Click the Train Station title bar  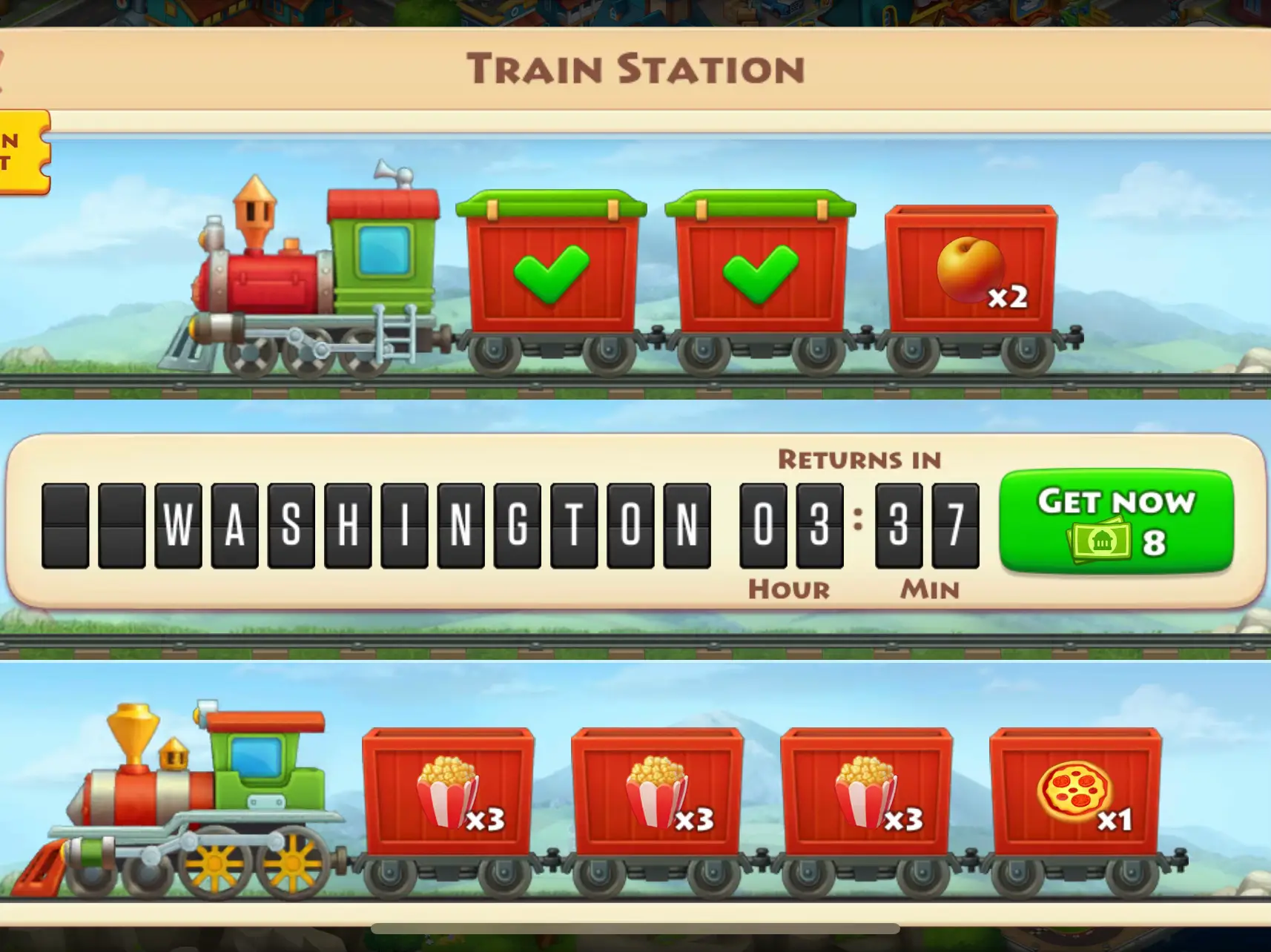635,68
